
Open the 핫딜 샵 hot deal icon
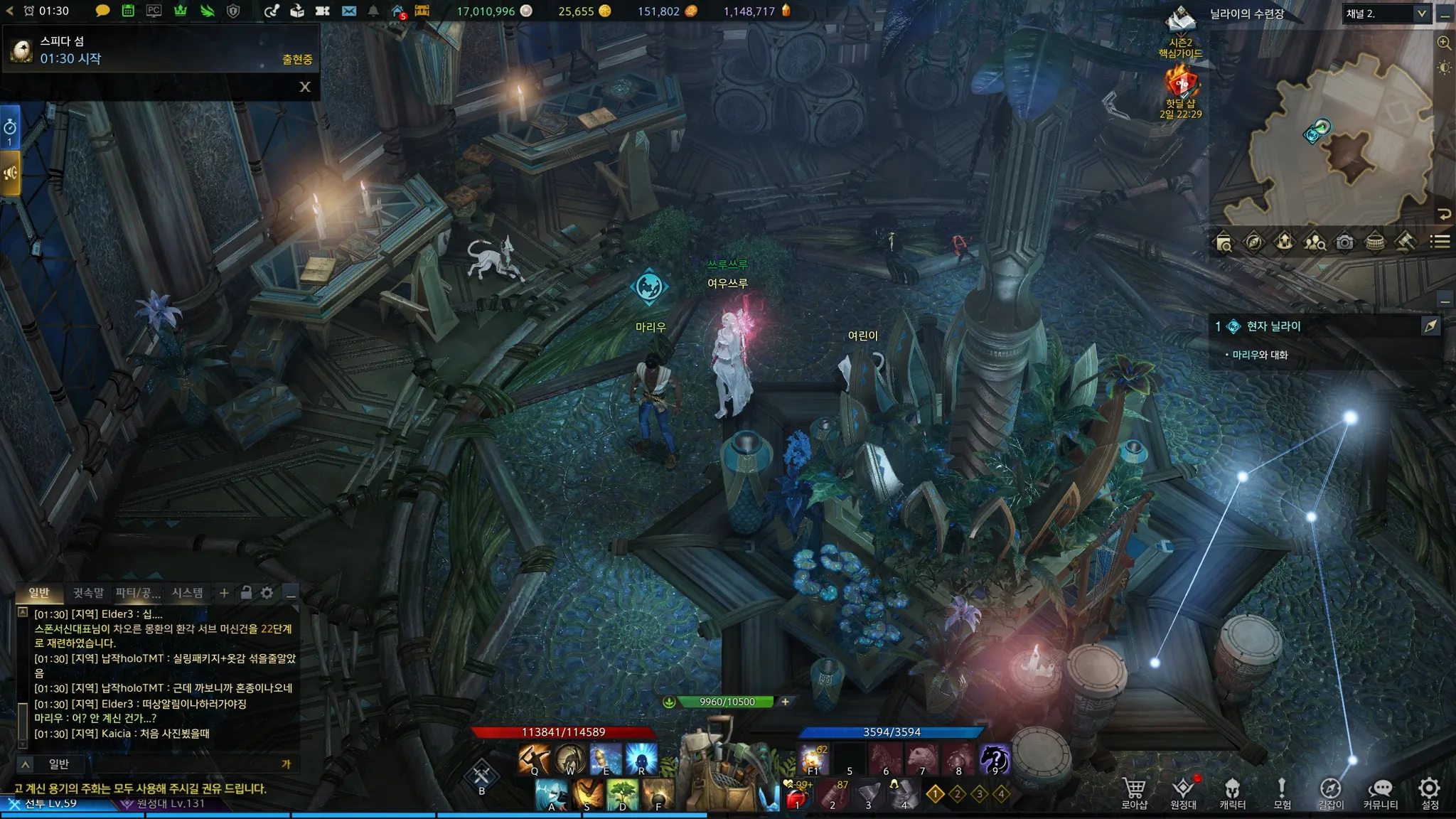click(x=1181, y=87)
